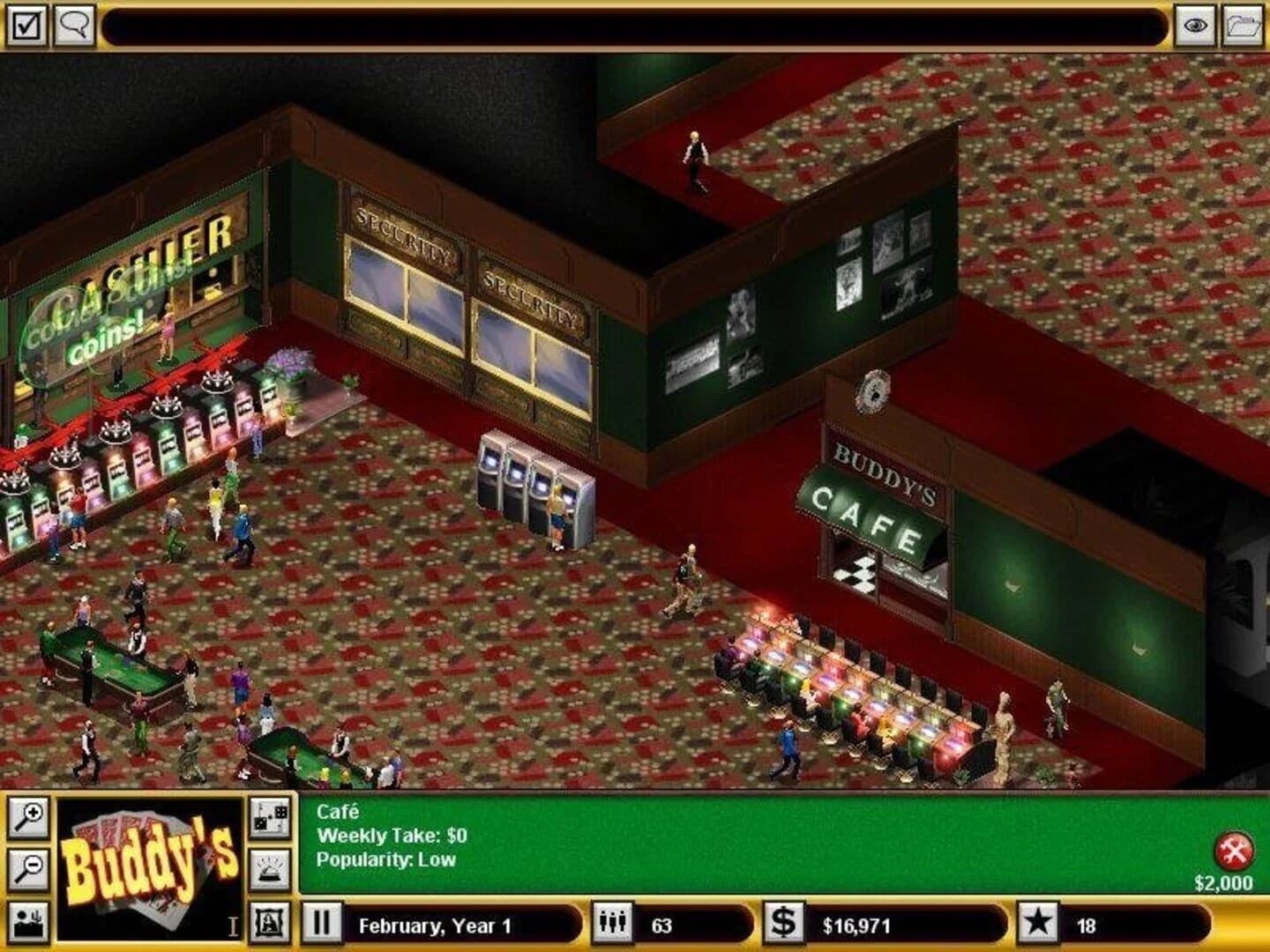Open the outside terrain view icon
Screen dimensions: 1270x952
28,919
